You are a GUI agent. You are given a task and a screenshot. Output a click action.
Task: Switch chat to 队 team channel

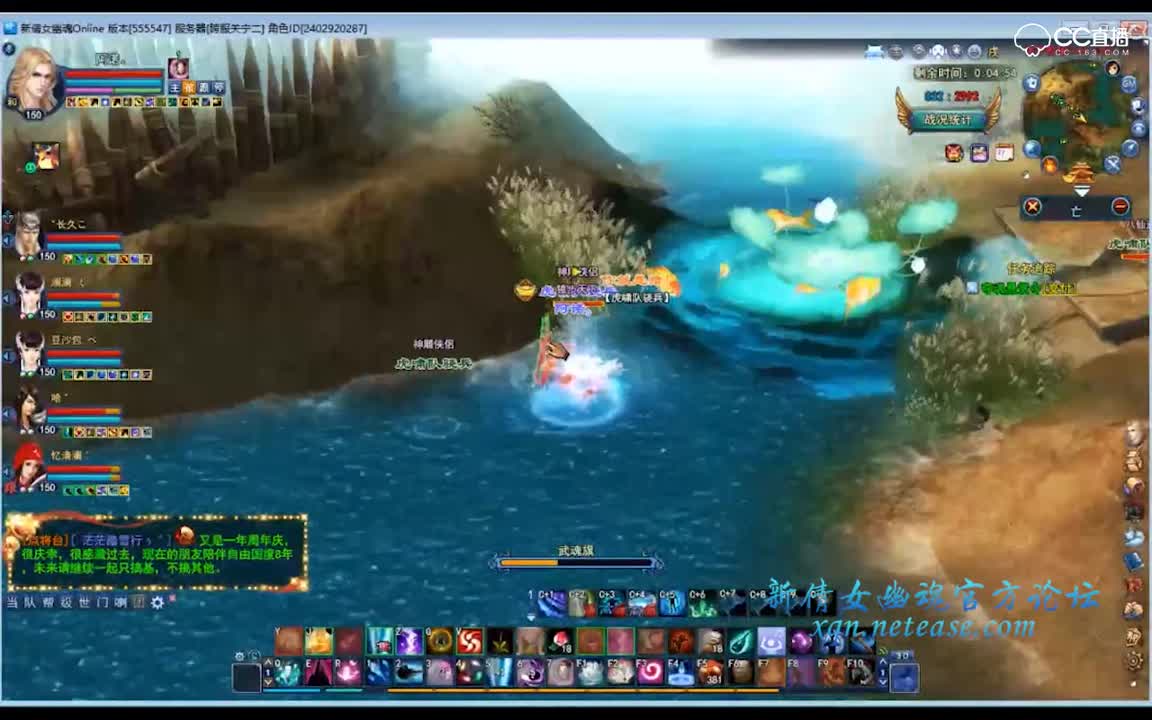pyautogui.click(x=30, y=602)
